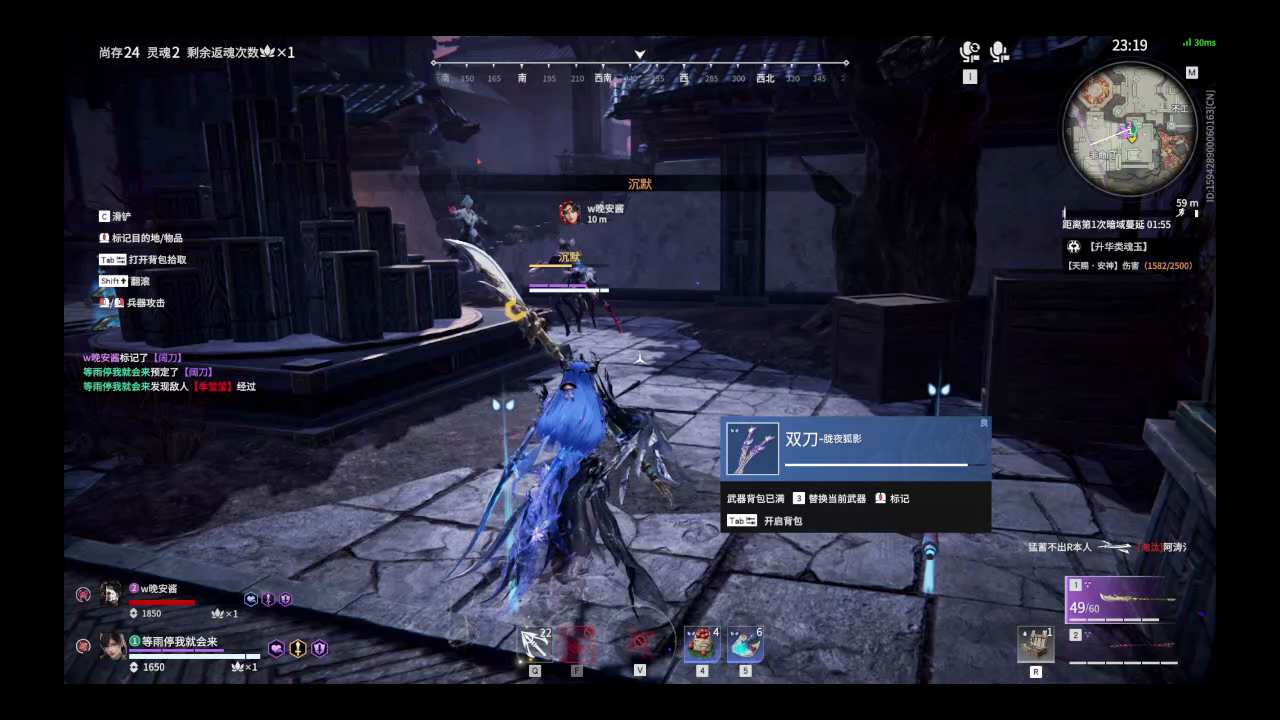Click teammate w晚安酱's portrait
Screen dimensions: 1280x720
tap(111, 594)
